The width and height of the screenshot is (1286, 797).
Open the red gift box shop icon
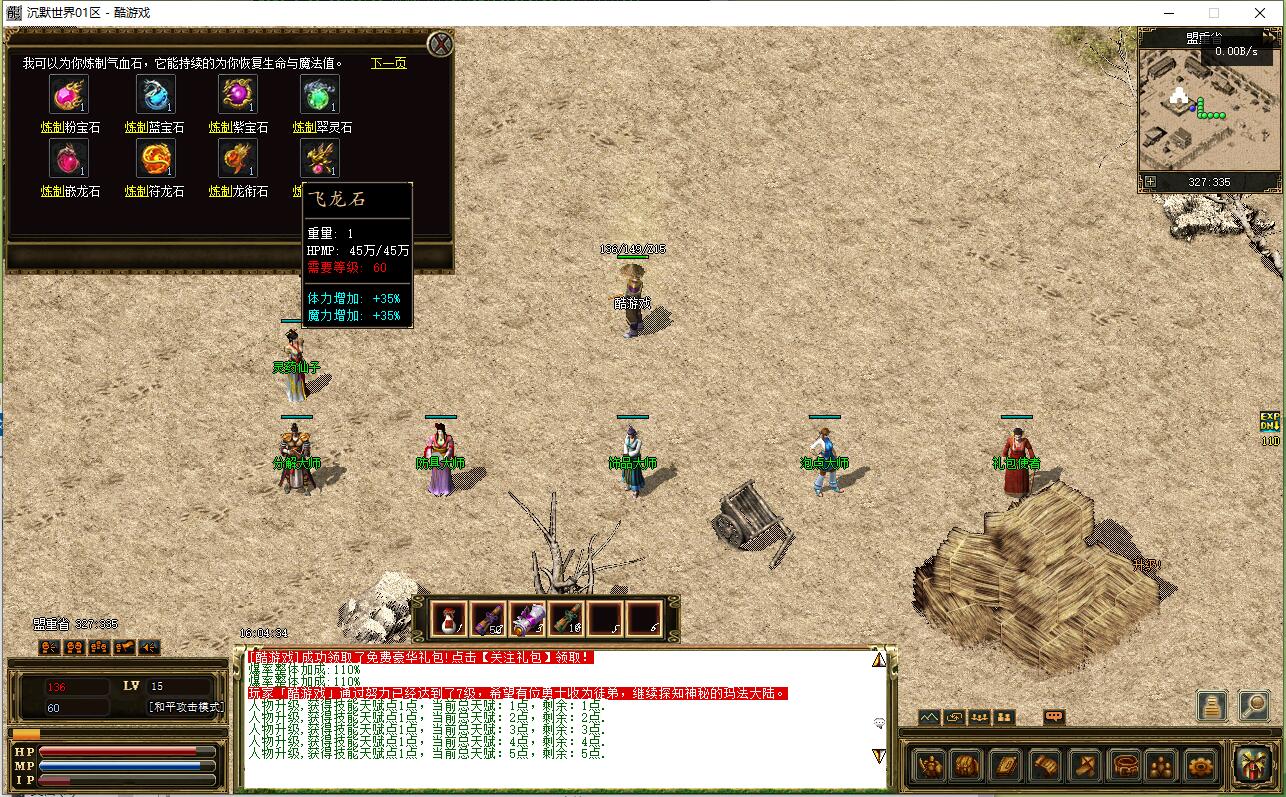coord(1252,765)
